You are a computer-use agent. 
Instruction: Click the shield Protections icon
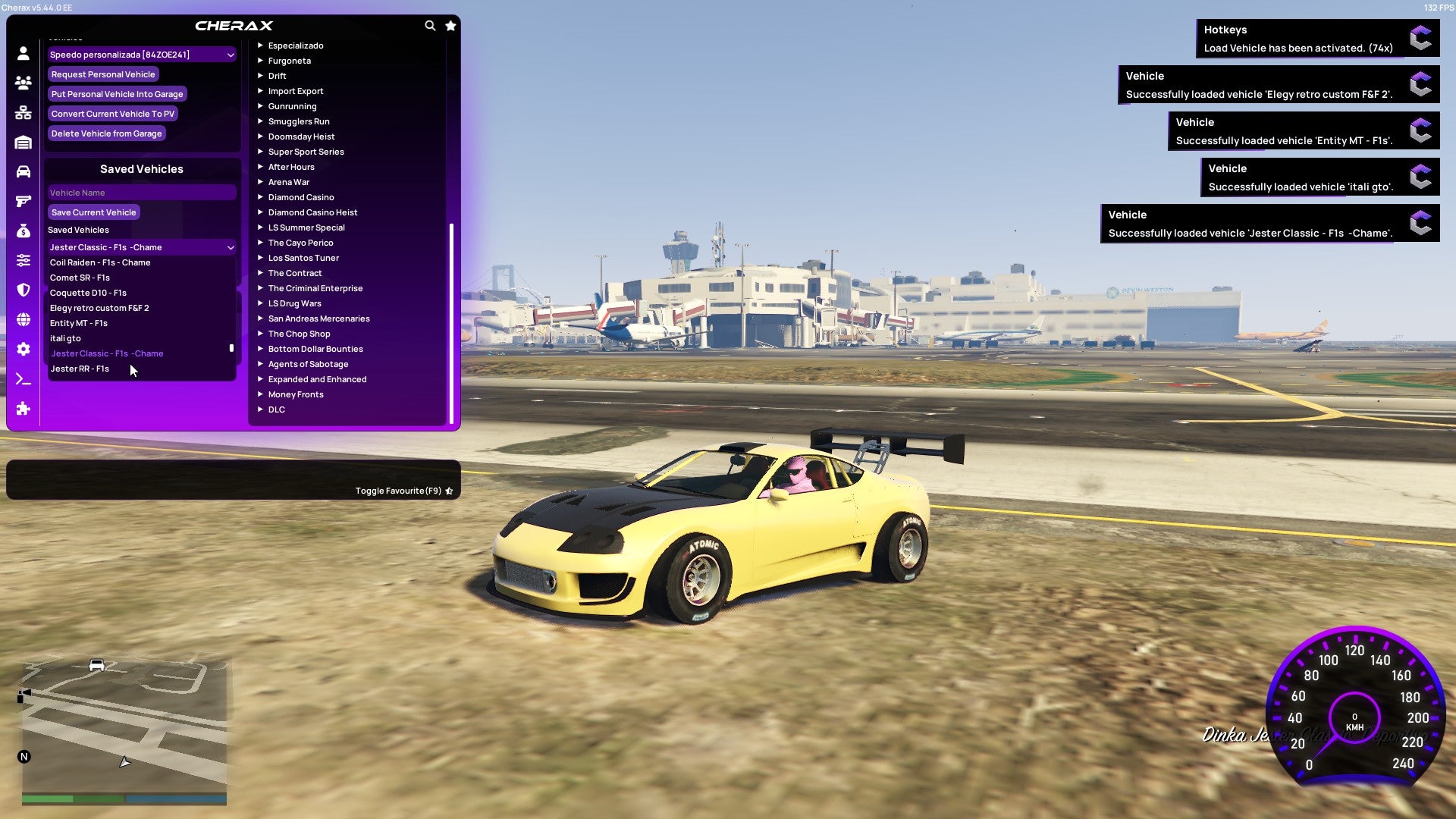pyautogui.click(x=23, y=290)
